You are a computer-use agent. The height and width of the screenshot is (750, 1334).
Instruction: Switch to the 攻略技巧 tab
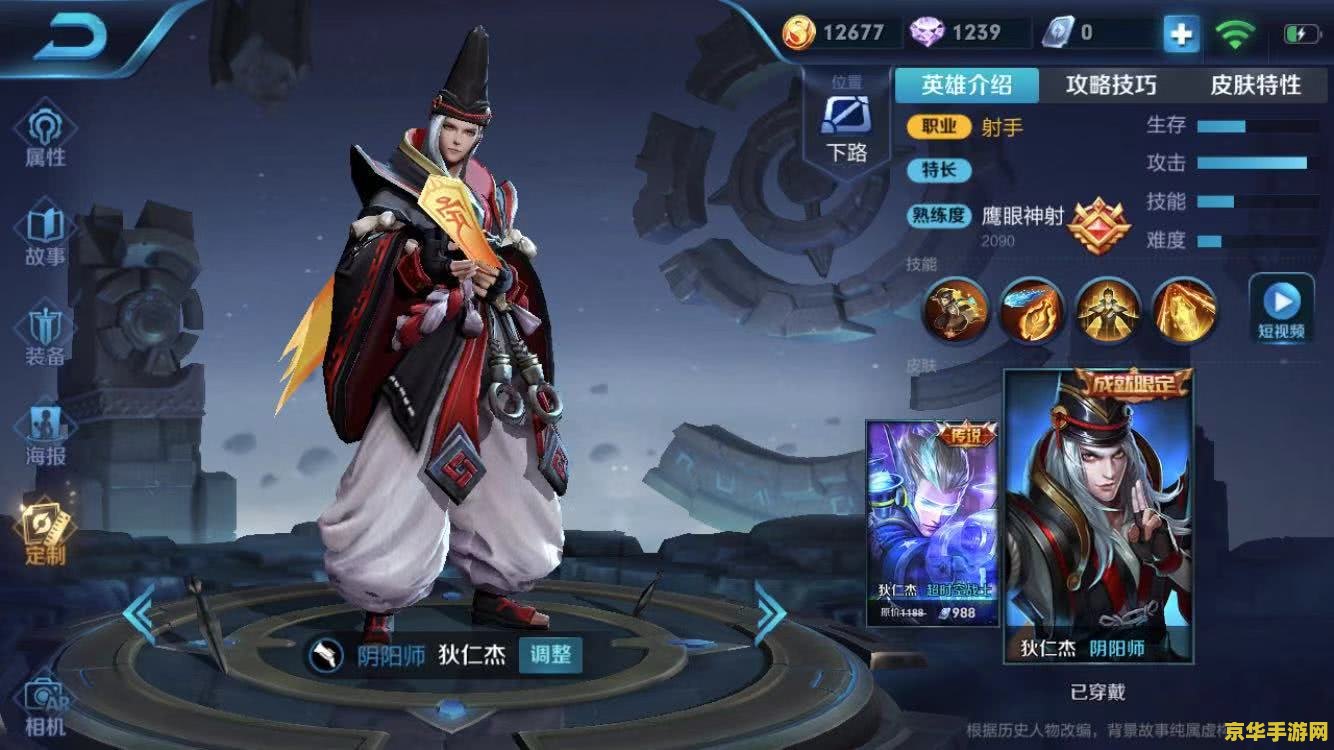click(x=1111, y=85)
